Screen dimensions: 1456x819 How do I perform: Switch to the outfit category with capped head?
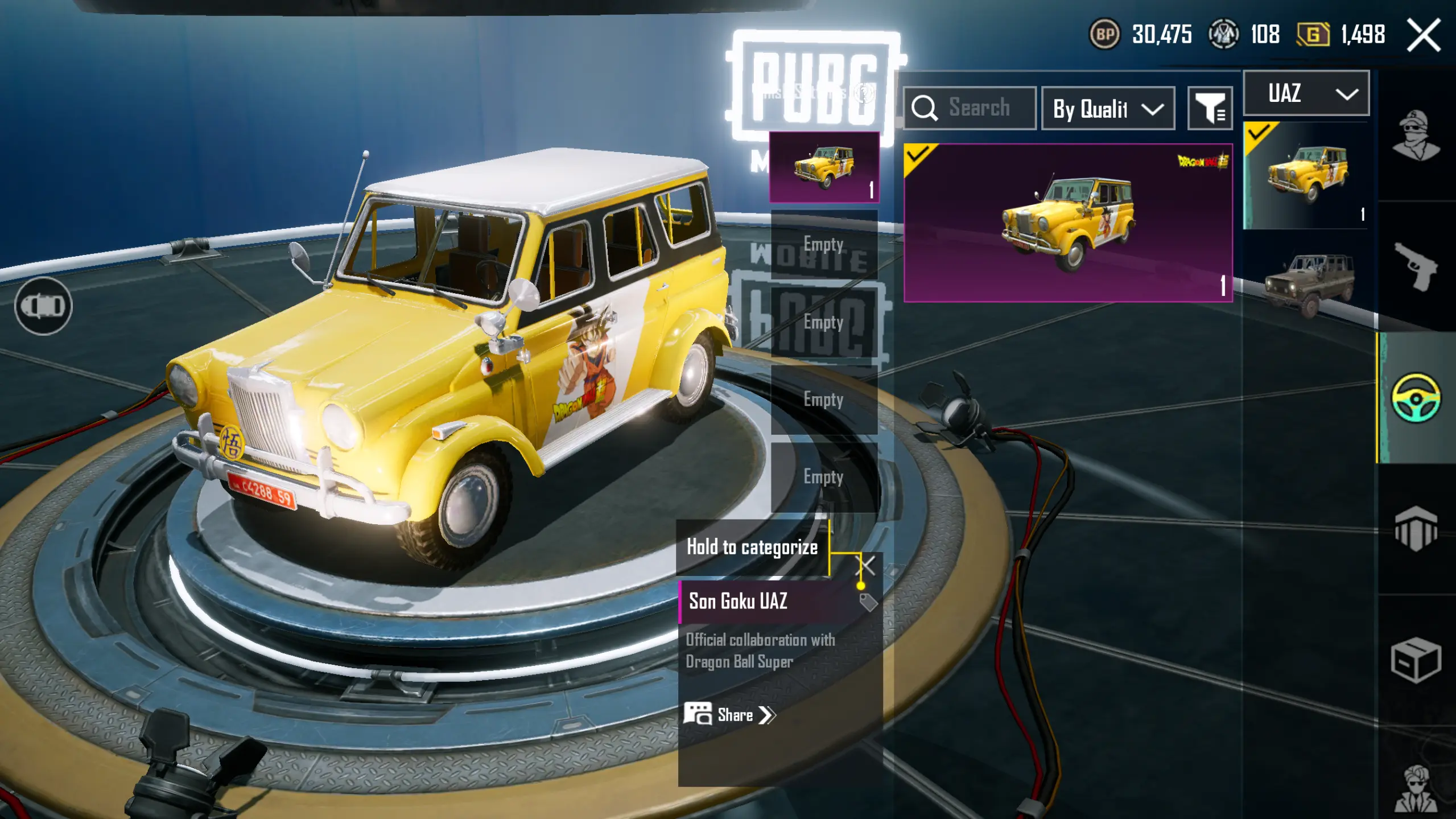point(1416,135)
